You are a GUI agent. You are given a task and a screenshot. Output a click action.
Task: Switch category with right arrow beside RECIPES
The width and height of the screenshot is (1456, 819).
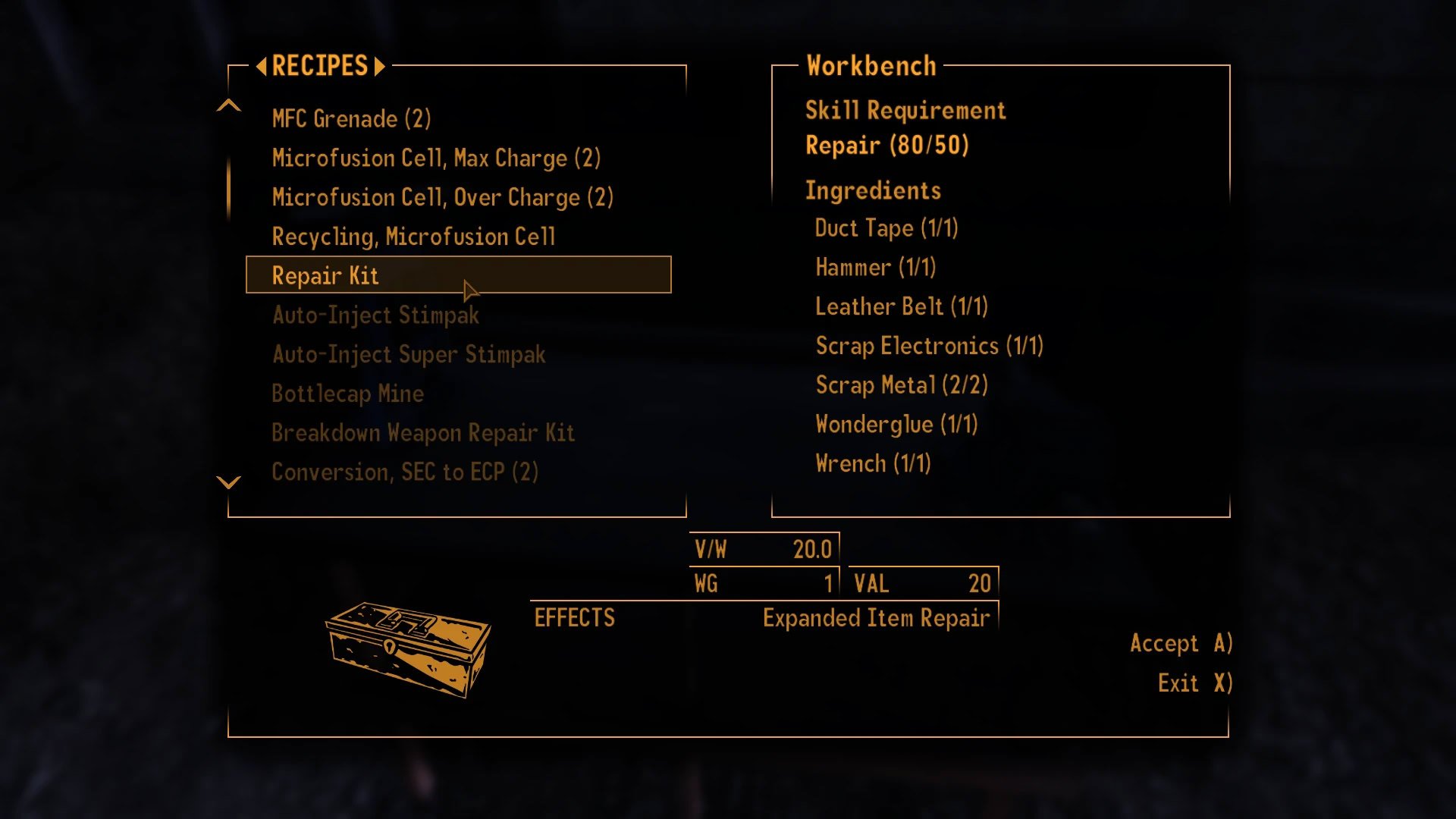pyautogui.click(x=379, y=67)
